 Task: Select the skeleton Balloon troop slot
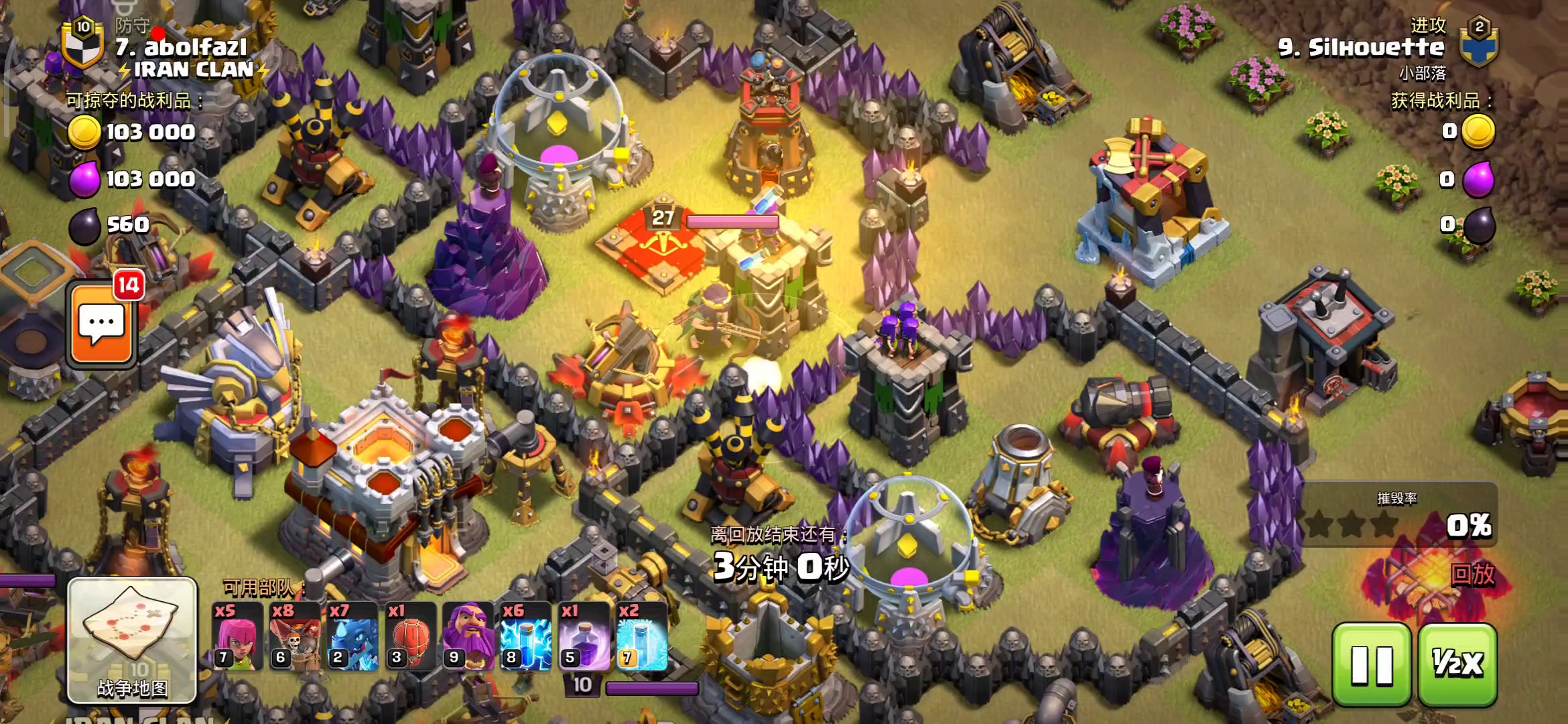click(x=295, y=637)
